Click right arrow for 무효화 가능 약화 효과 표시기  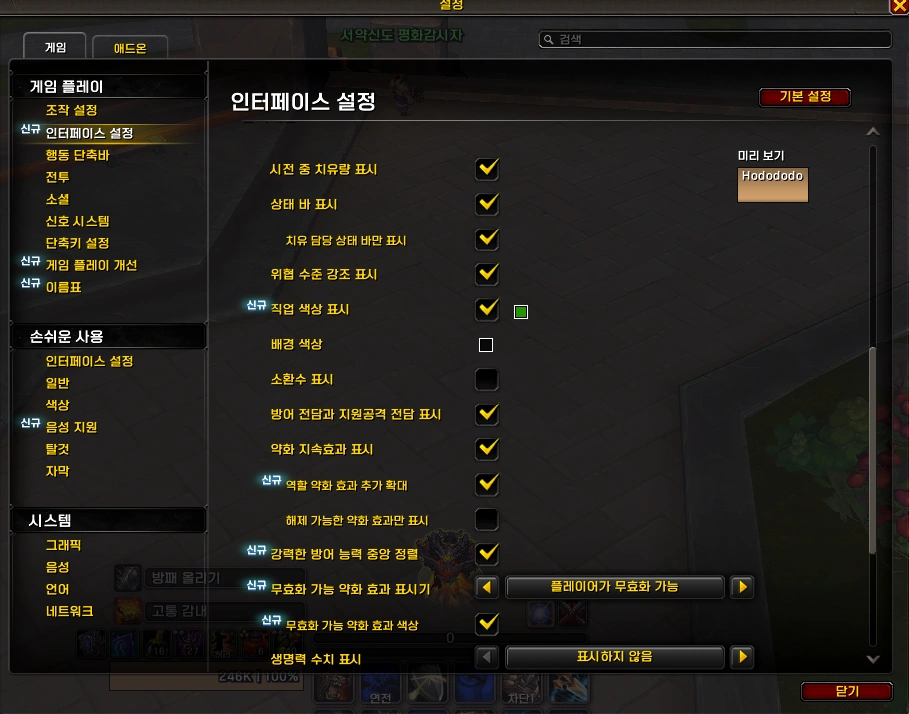click(x=741, y=587)
